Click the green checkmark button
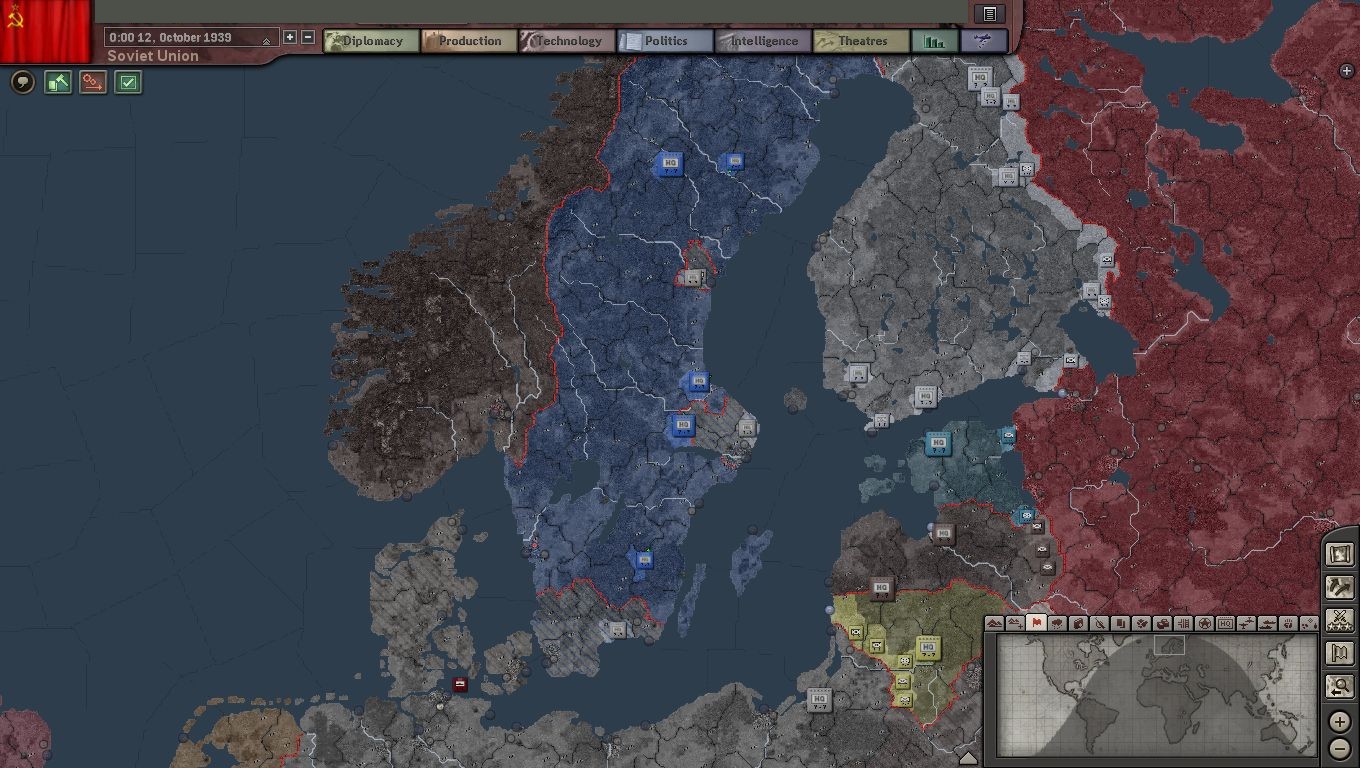The image size is (1360, 768). pyautogui.click(x=128, y=82)
